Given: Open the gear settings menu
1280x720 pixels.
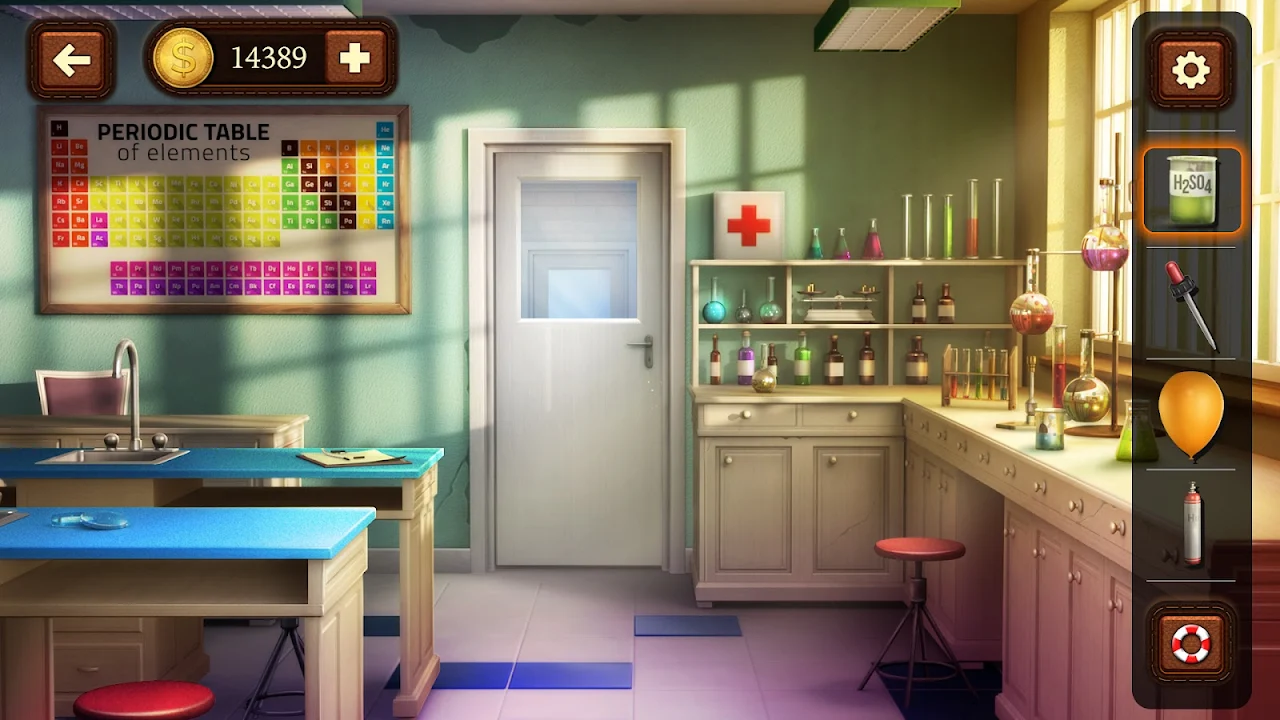Looking at the screenshot, I should point(1190,70).
